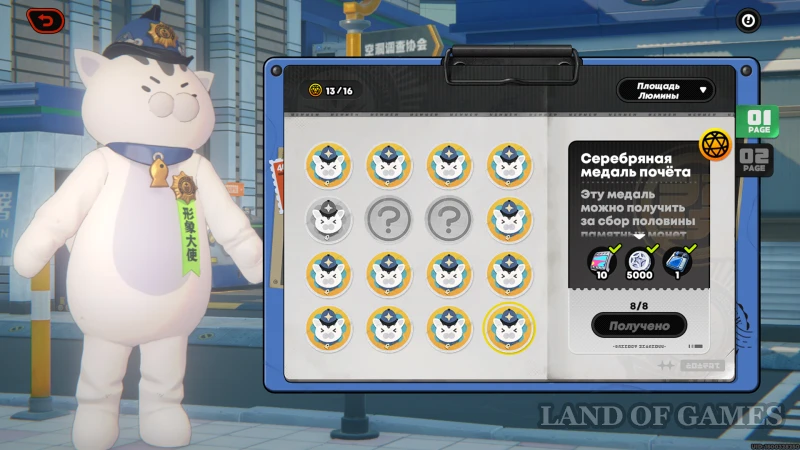Screen dimensions: 800x450
Task: Switch to the 02 PAGE tab
Action: [756, 160]
